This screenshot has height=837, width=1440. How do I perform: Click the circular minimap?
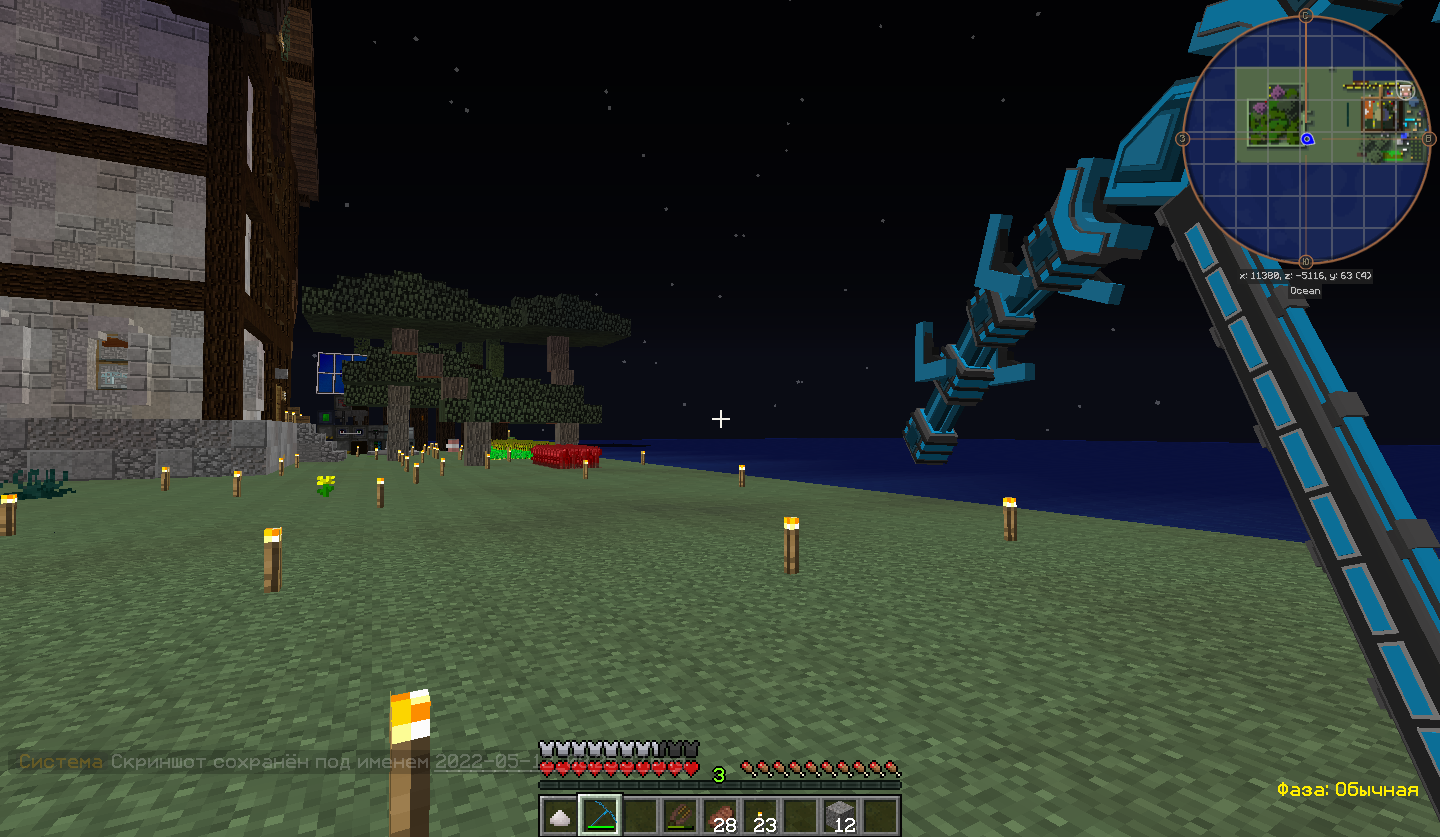[1305, 139]
